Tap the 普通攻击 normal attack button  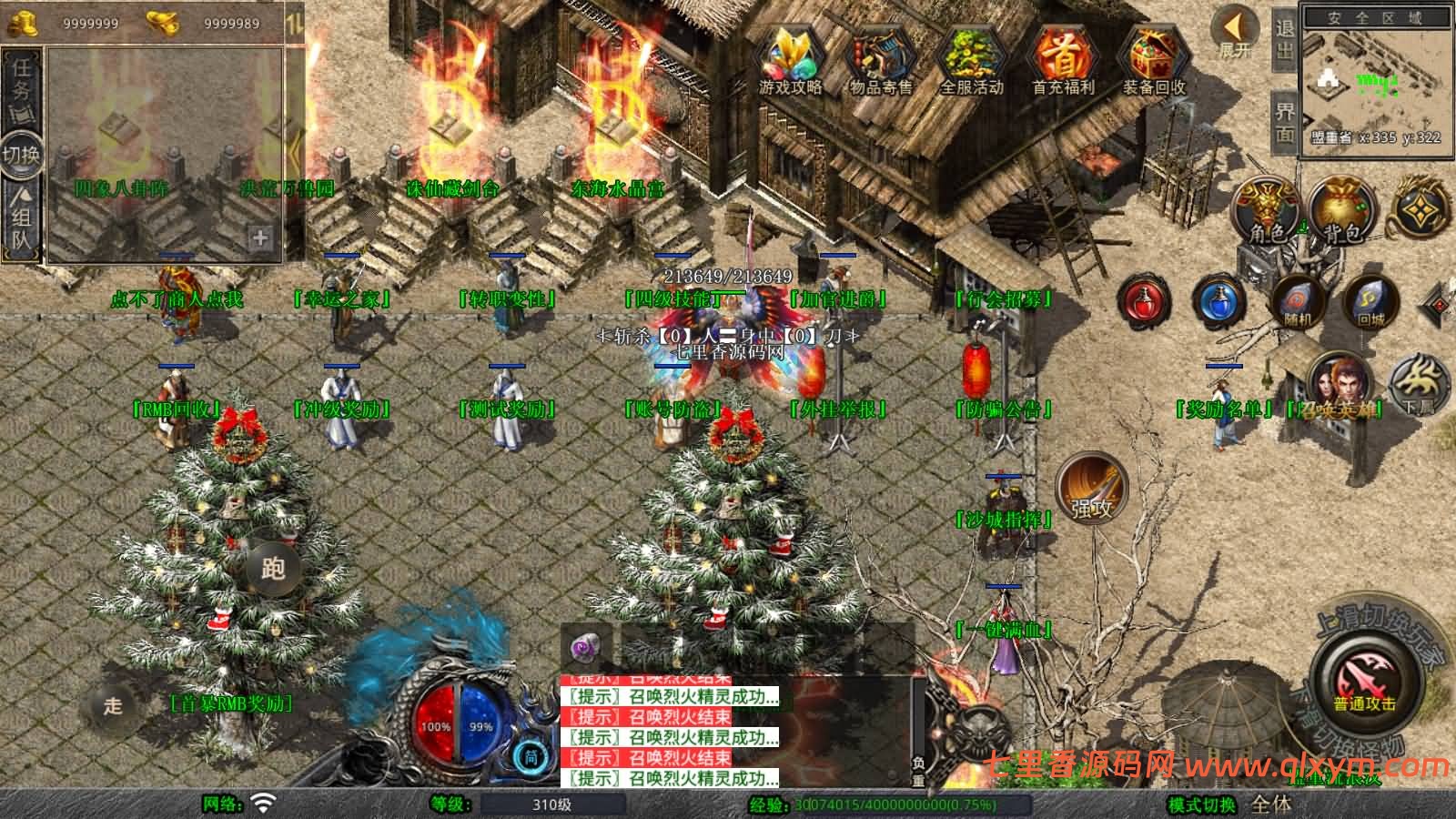coord(1364,681)
